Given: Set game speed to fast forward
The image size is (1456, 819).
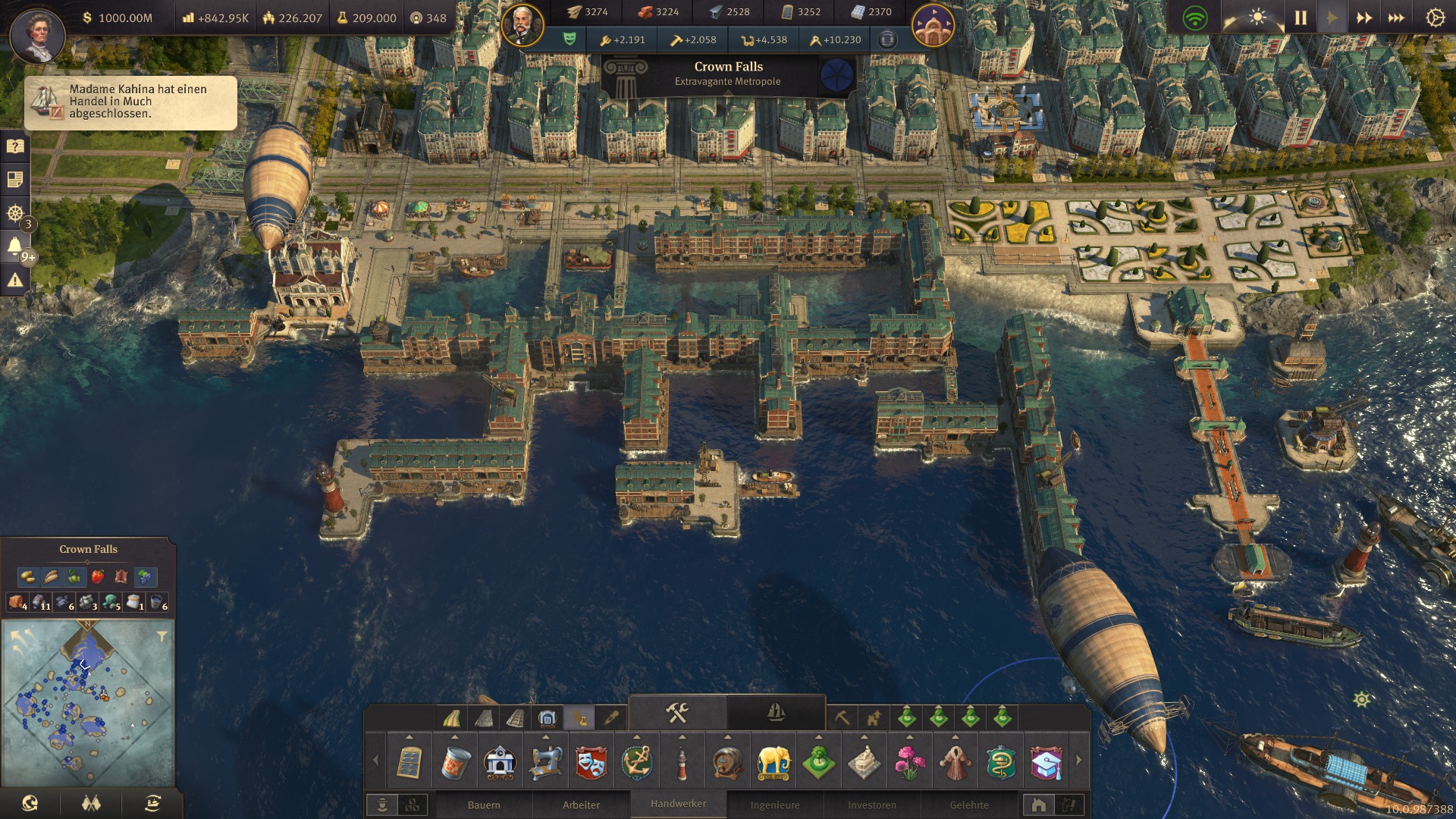Looking at the screenshot, I should click(x=1363, y=17).
